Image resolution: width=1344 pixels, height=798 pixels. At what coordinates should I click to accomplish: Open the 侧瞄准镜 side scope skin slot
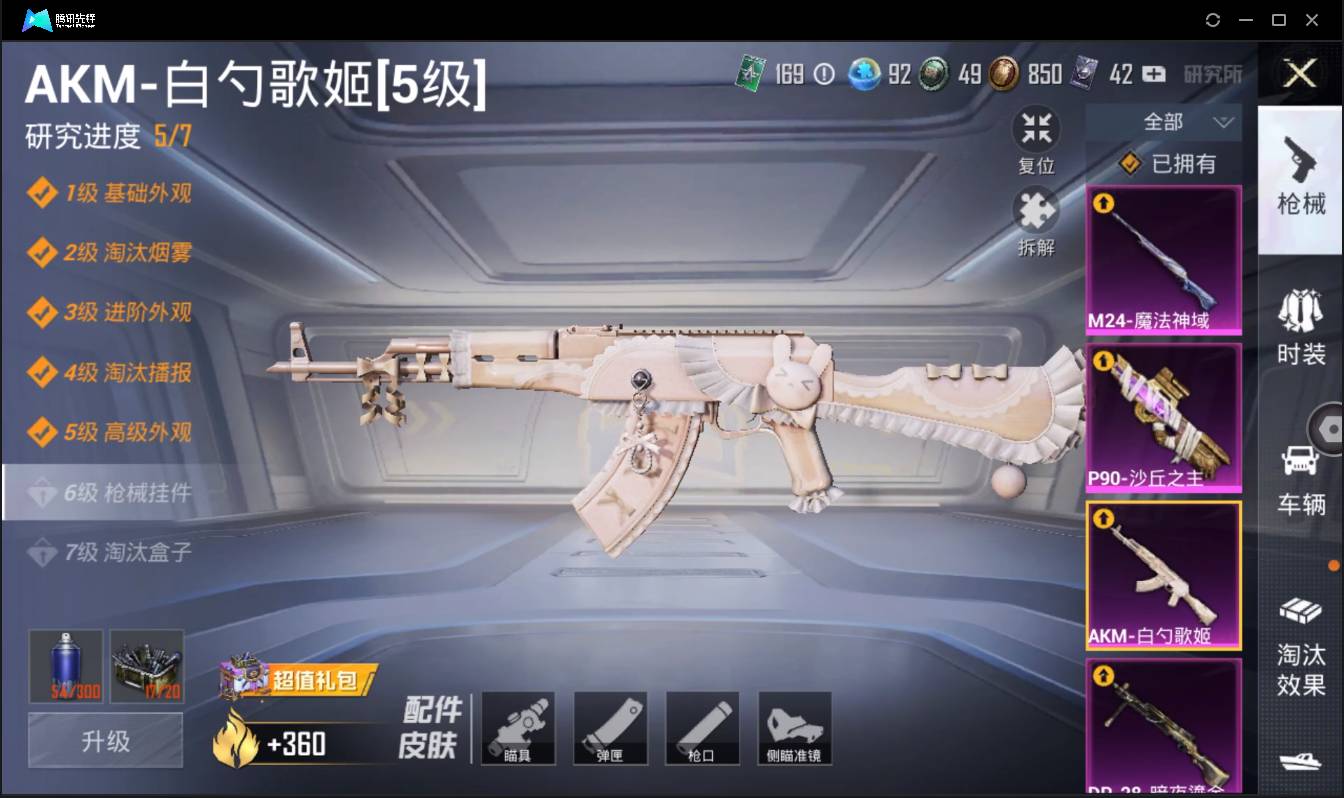pyautogui.click(x=795, y=728)
